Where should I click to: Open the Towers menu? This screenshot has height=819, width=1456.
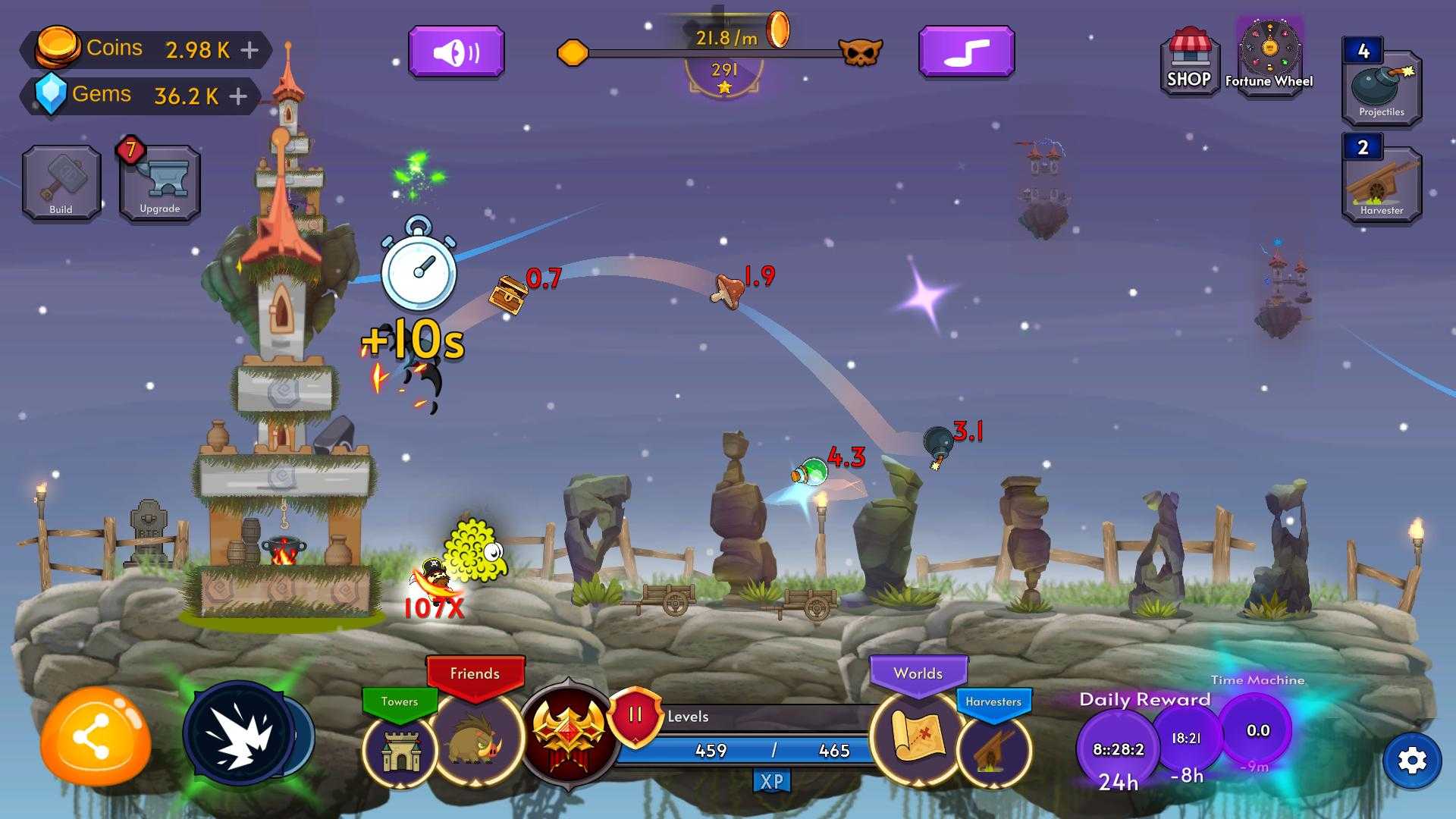pyautogui.click(x=400, y=748)
